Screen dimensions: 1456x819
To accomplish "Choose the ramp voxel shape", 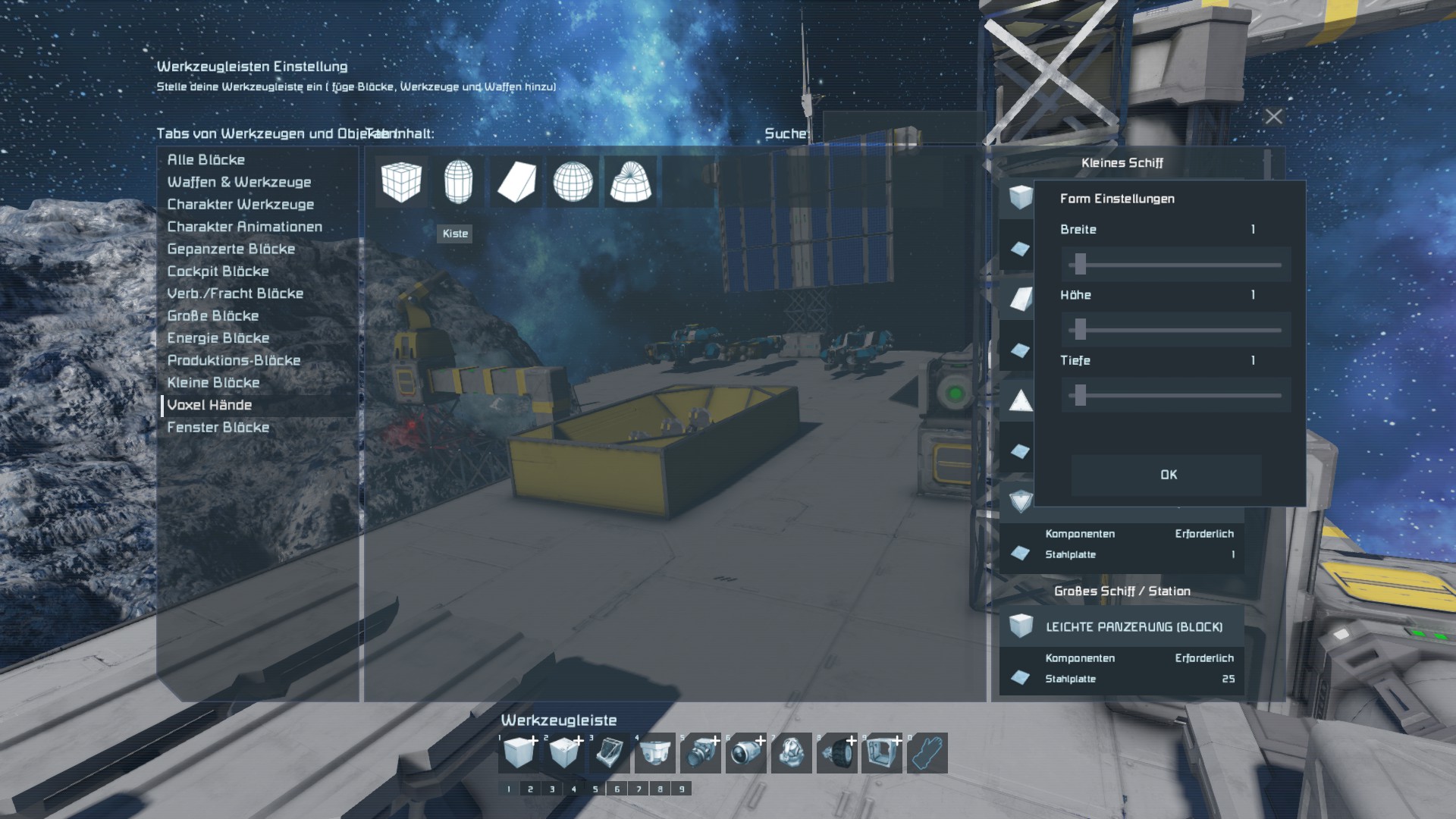I will click(x=516, y=182).
